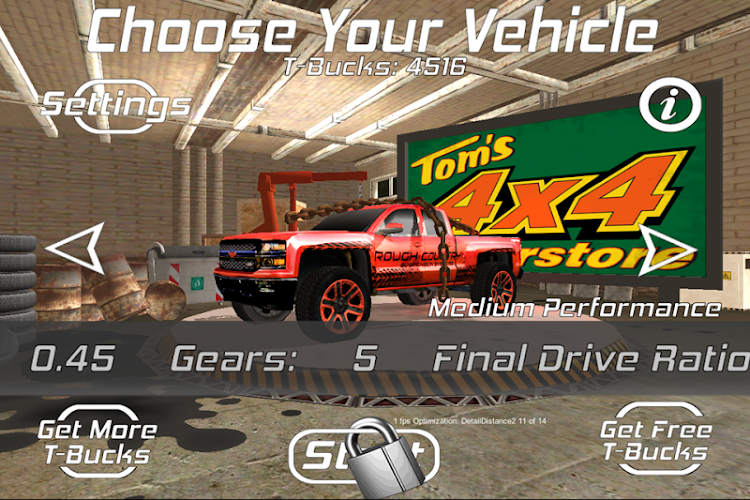Click the locked Start button
Viewport: 750px width, 500px height.
(x=363, y=457)
